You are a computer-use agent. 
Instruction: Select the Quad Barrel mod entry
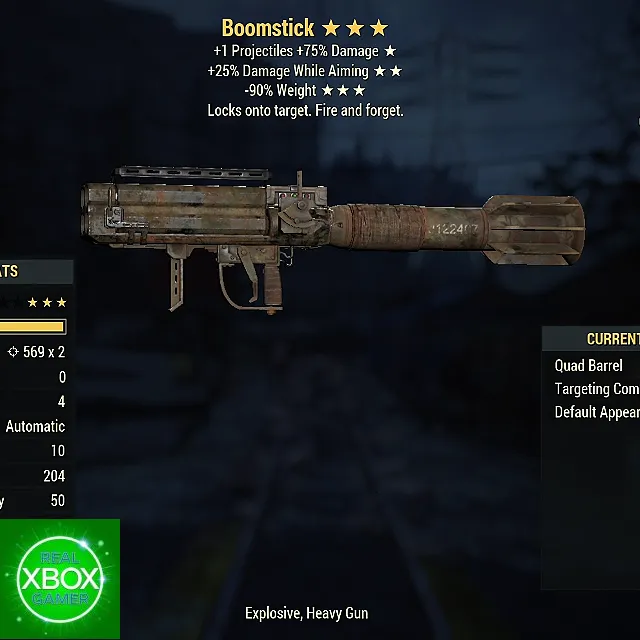click(589, 366)
